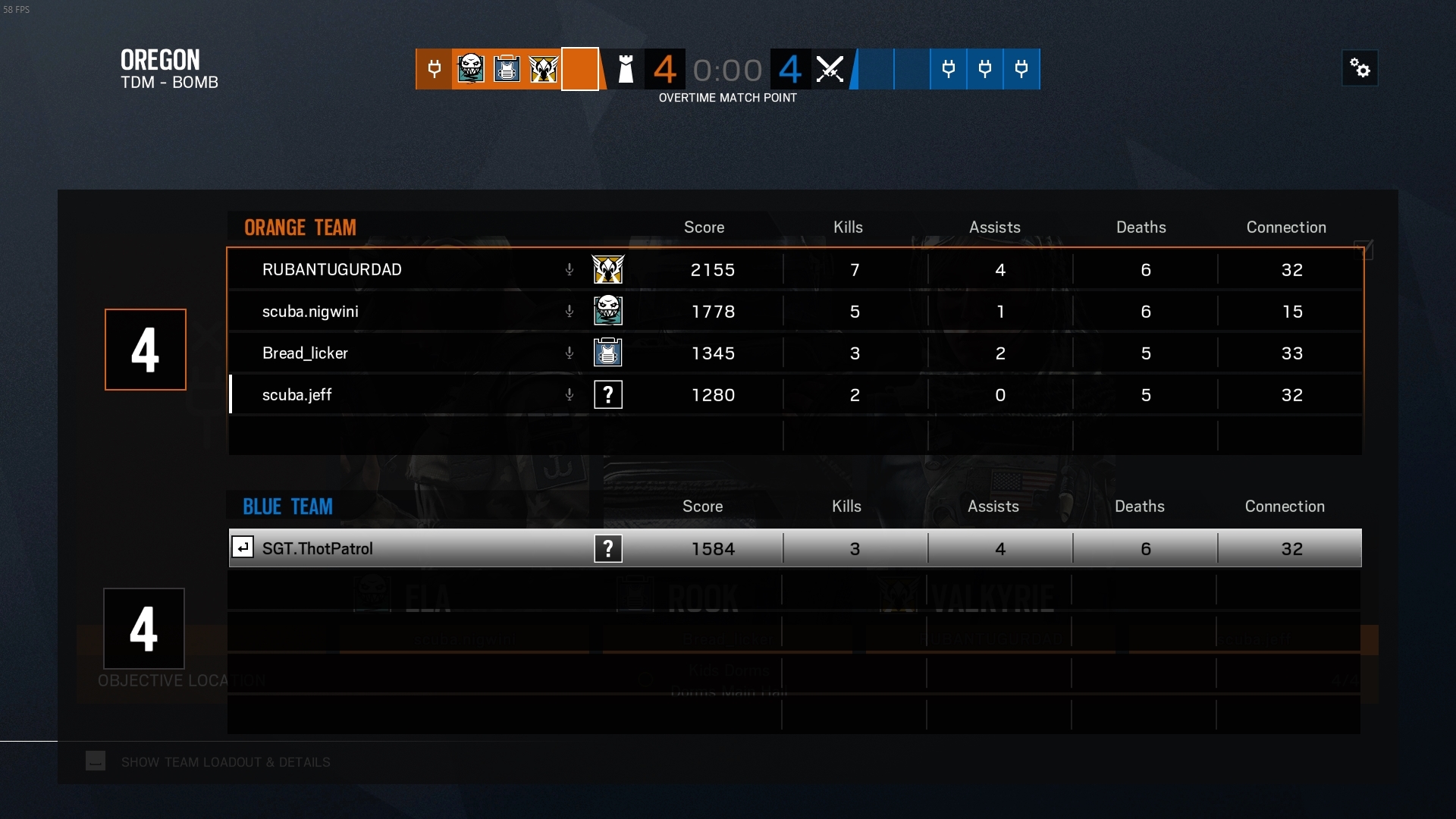This screenshot has width=1456, height=819.
Task: Mute RUBANTUGURDAD's microphone
Action: click(x=568, y=269)
